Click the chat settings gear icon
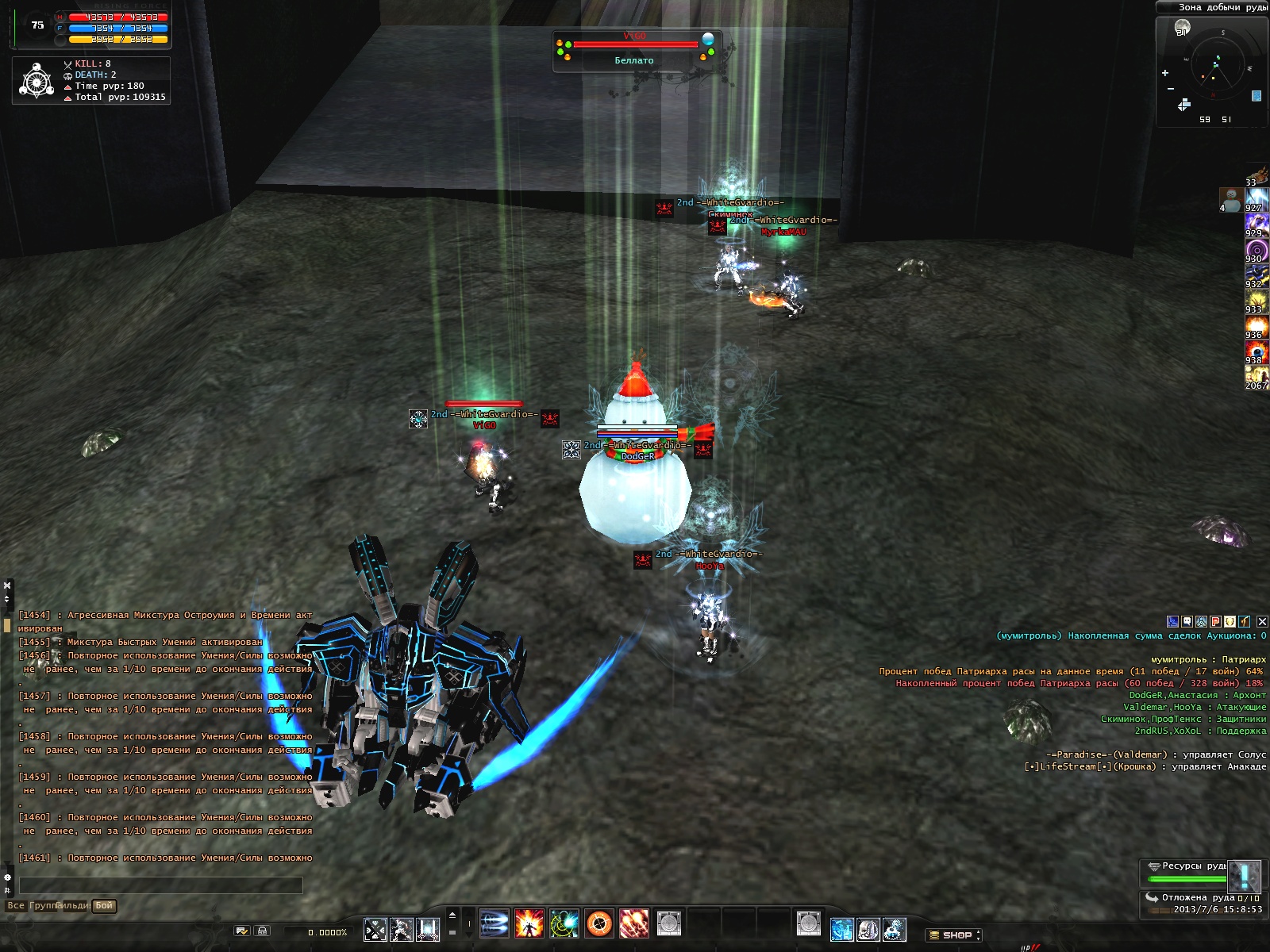1270x952 pixels. (8, 877)
